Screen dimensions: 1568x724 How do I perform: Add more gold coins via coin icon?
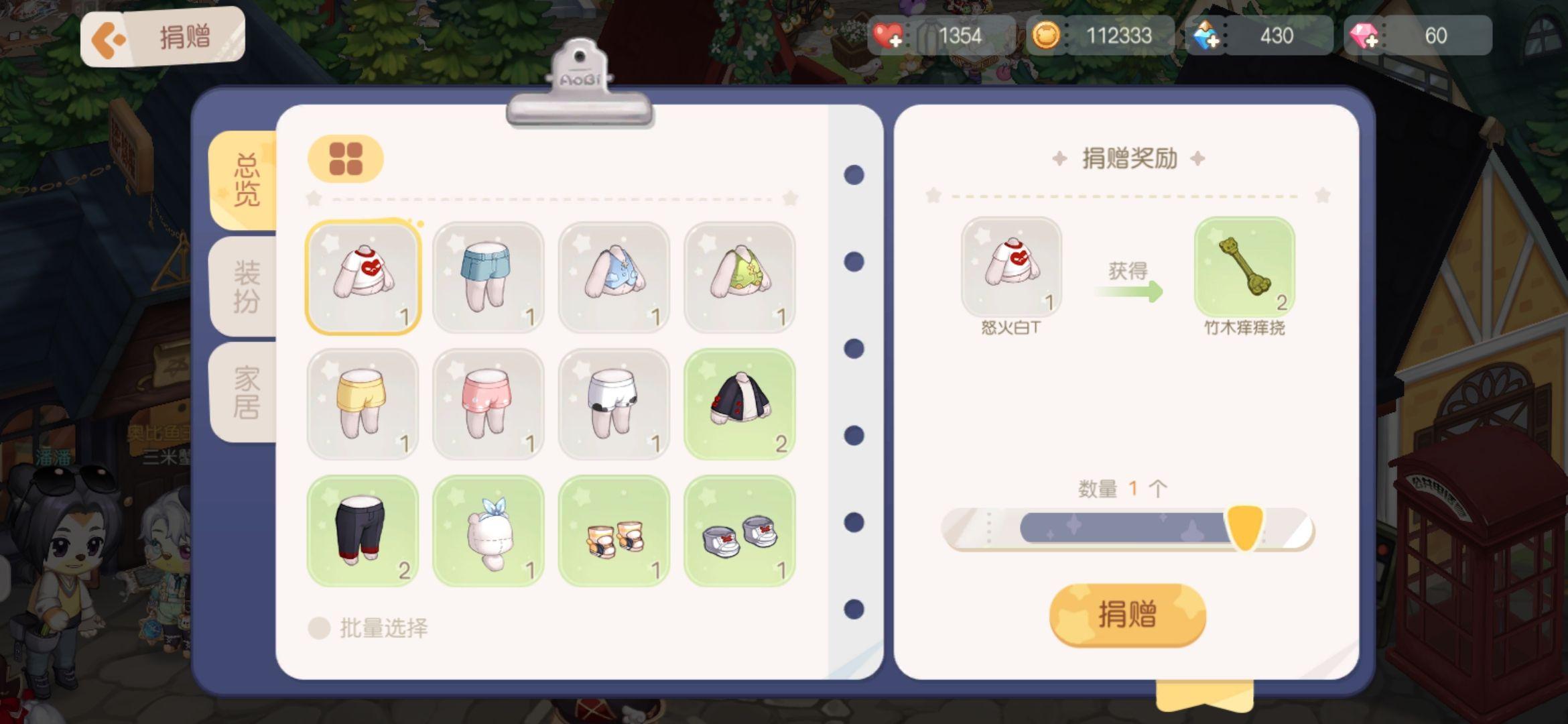(x=1045, y=36)
